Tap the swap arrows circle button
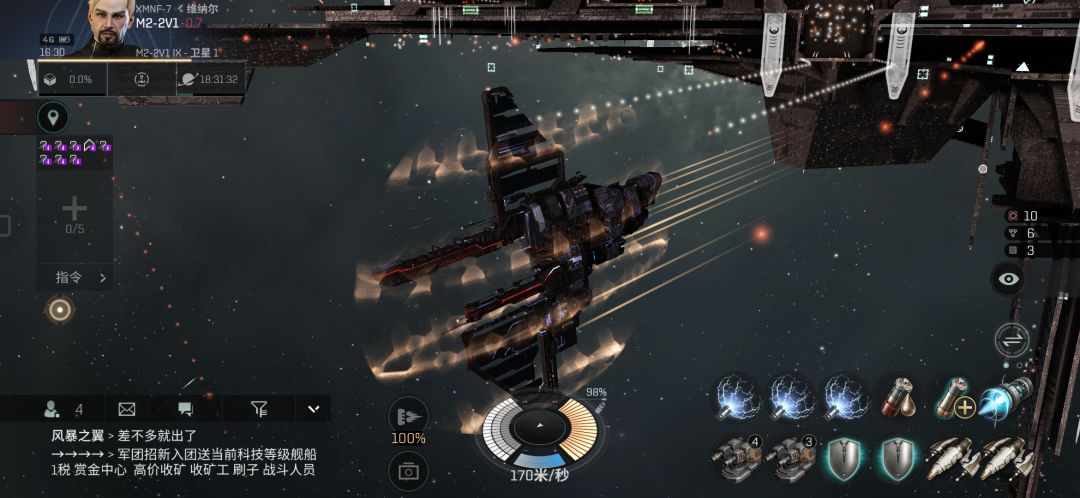 click(x=1011, y=339)
